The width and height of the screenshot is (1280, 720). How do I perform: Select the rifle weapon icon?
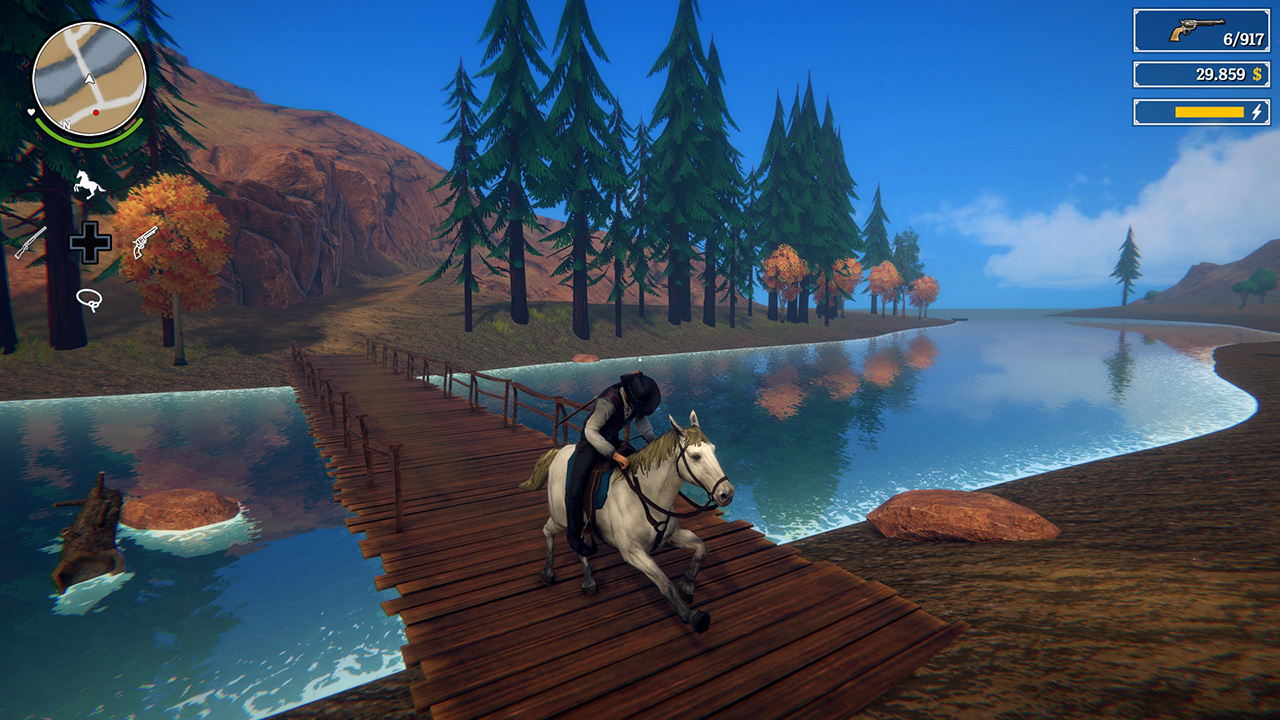(32, 241)
